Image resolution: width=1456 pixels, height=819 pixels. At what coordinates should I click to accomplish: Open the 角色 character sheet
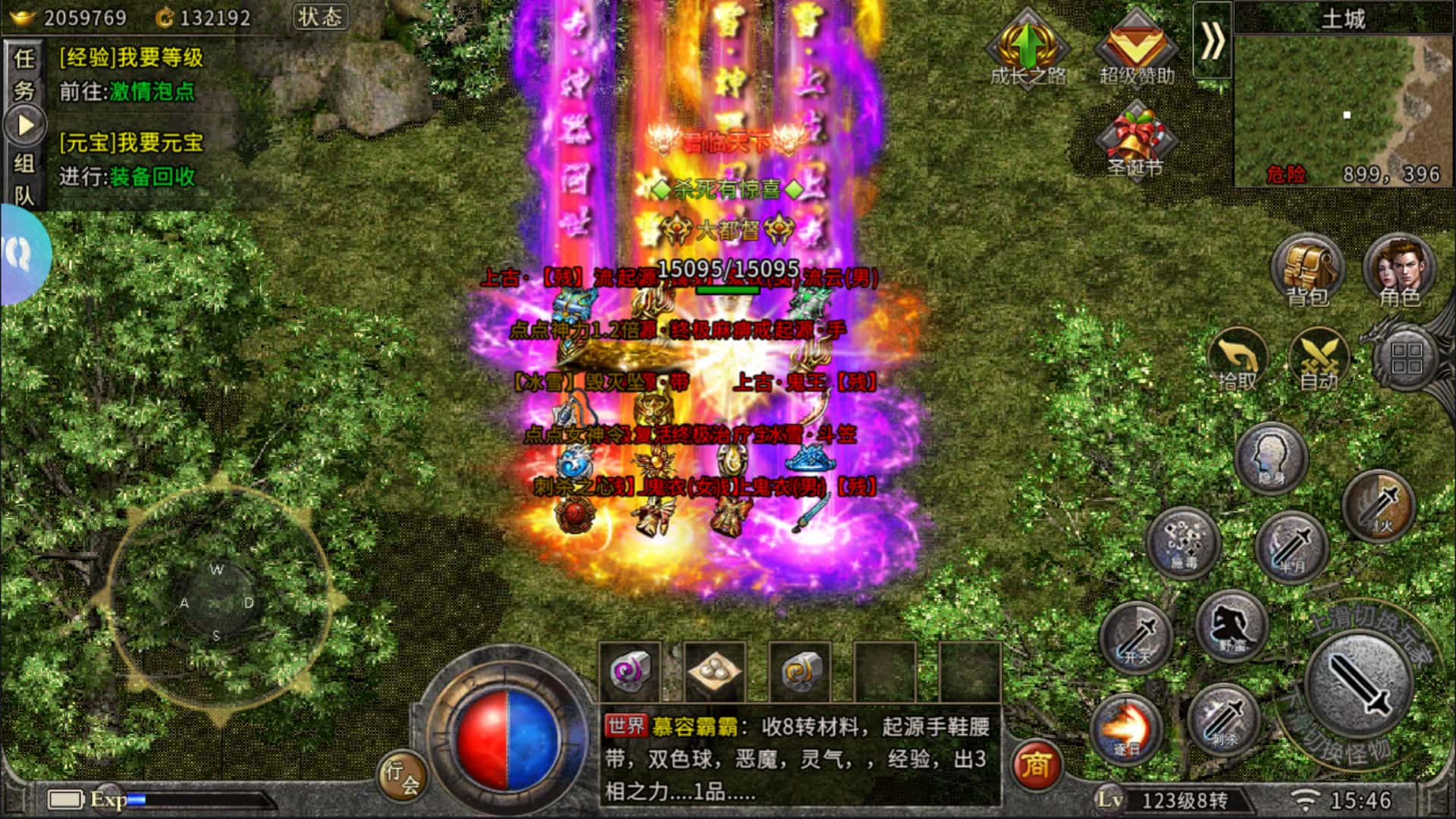[1400, 271]
